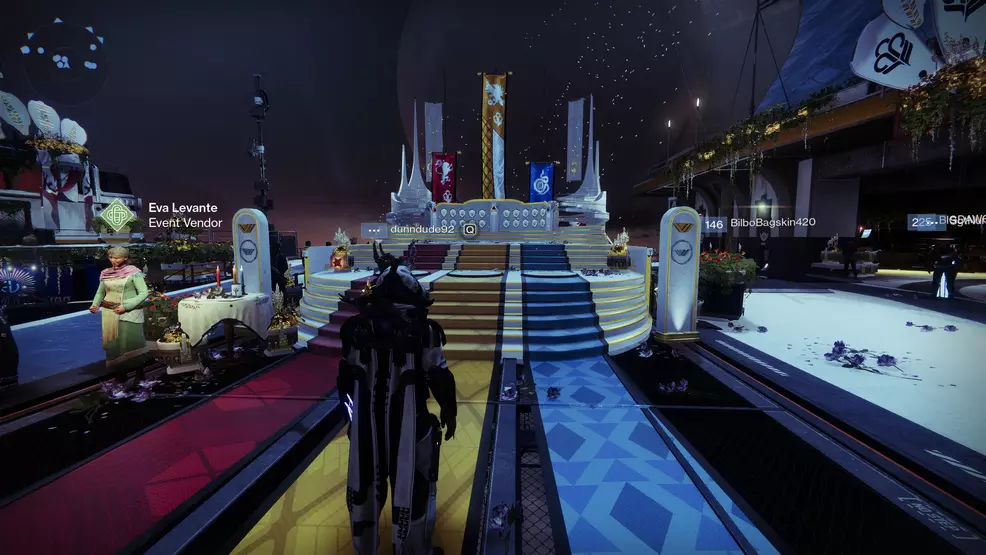Select the dunndude92 player nameplate

click(422, 229)
